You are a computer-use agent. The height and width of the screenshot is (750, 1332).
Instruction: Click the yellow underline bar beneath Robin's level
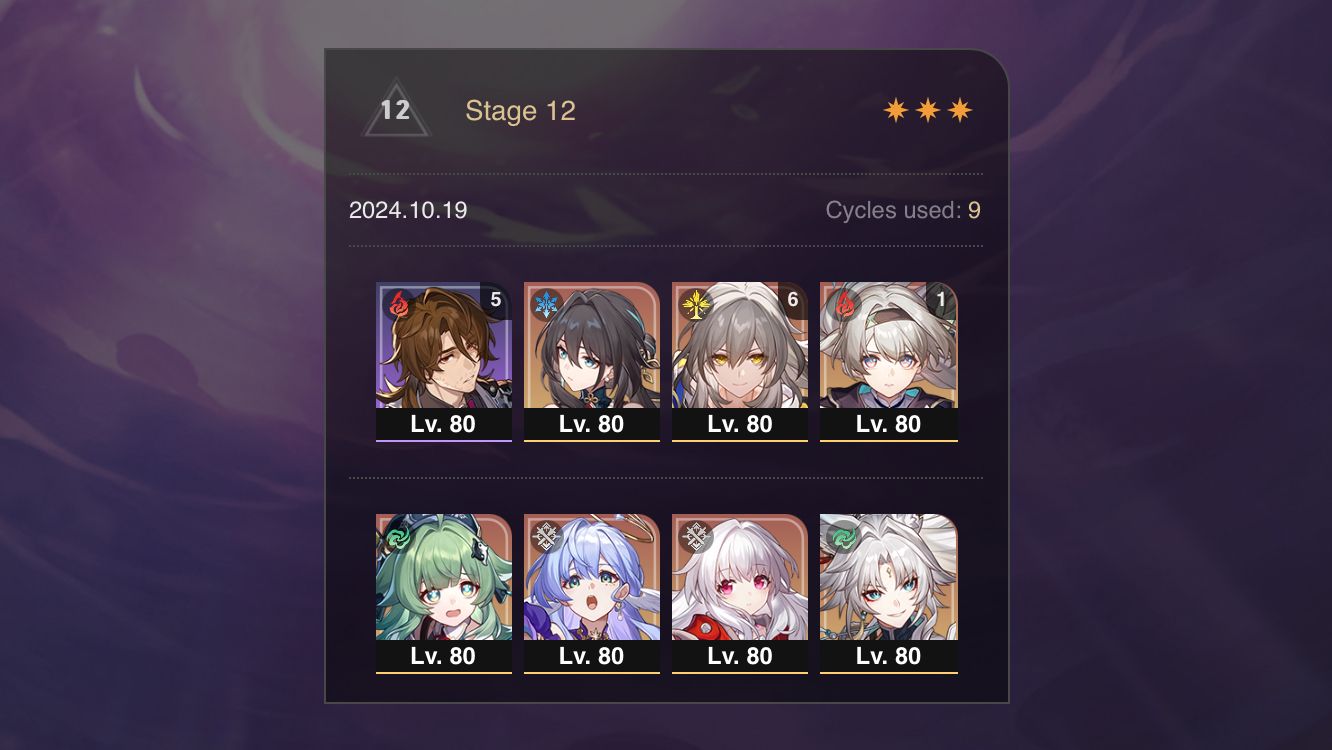point(591,672)
